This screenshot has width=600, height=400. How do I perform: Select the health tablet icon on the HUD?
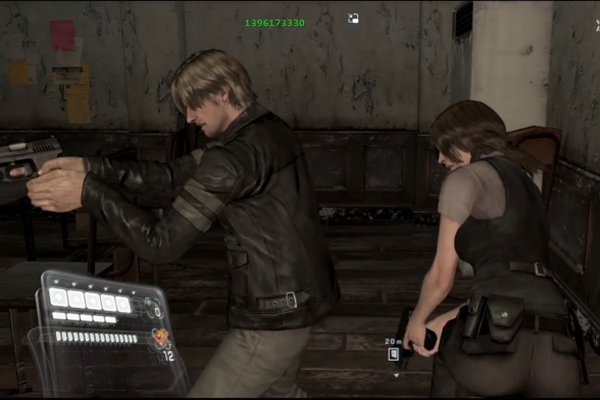point(159,338)
